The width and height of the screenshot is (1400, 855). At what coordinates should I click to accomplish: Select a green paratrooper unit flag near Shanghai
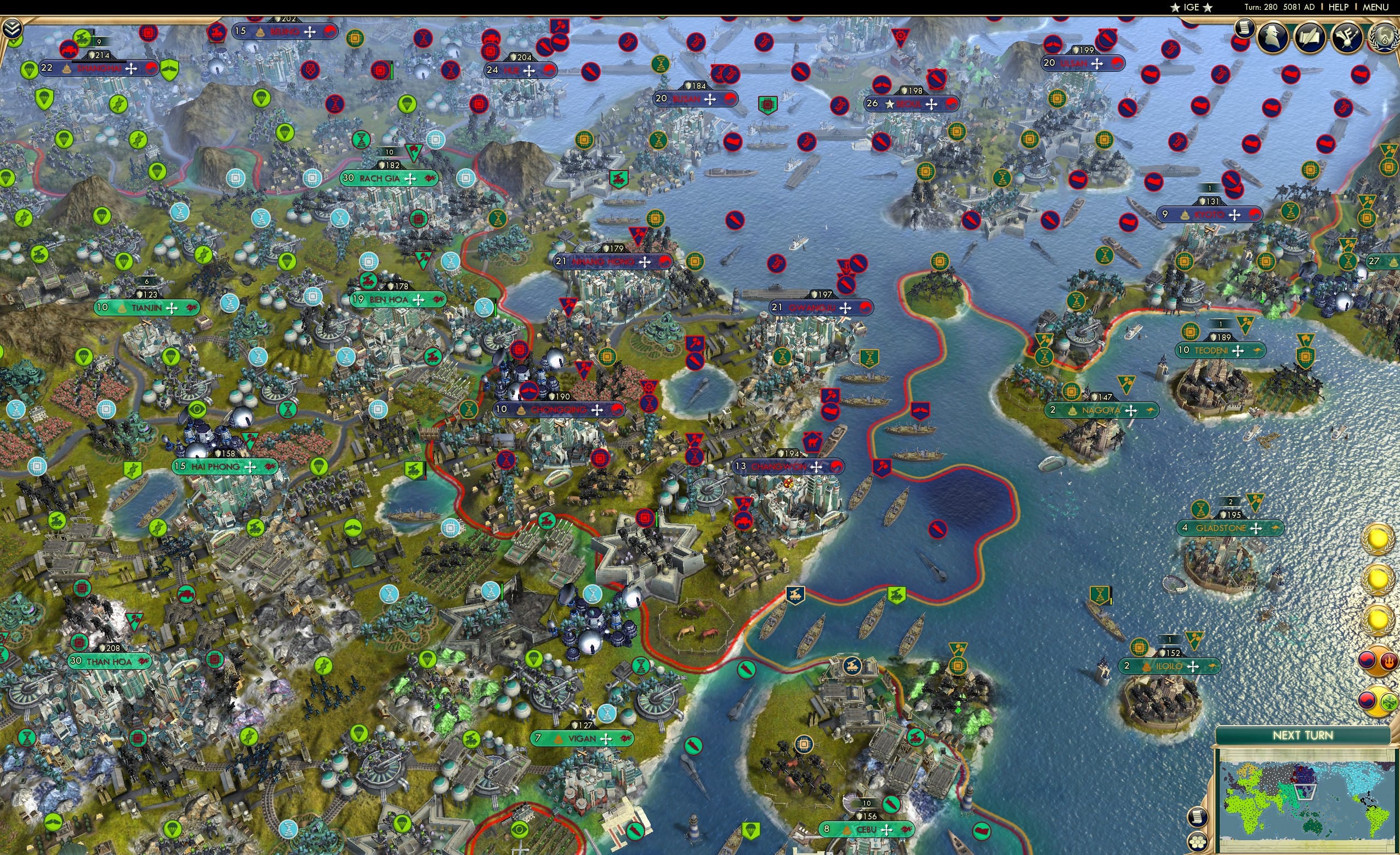[44, 100]
